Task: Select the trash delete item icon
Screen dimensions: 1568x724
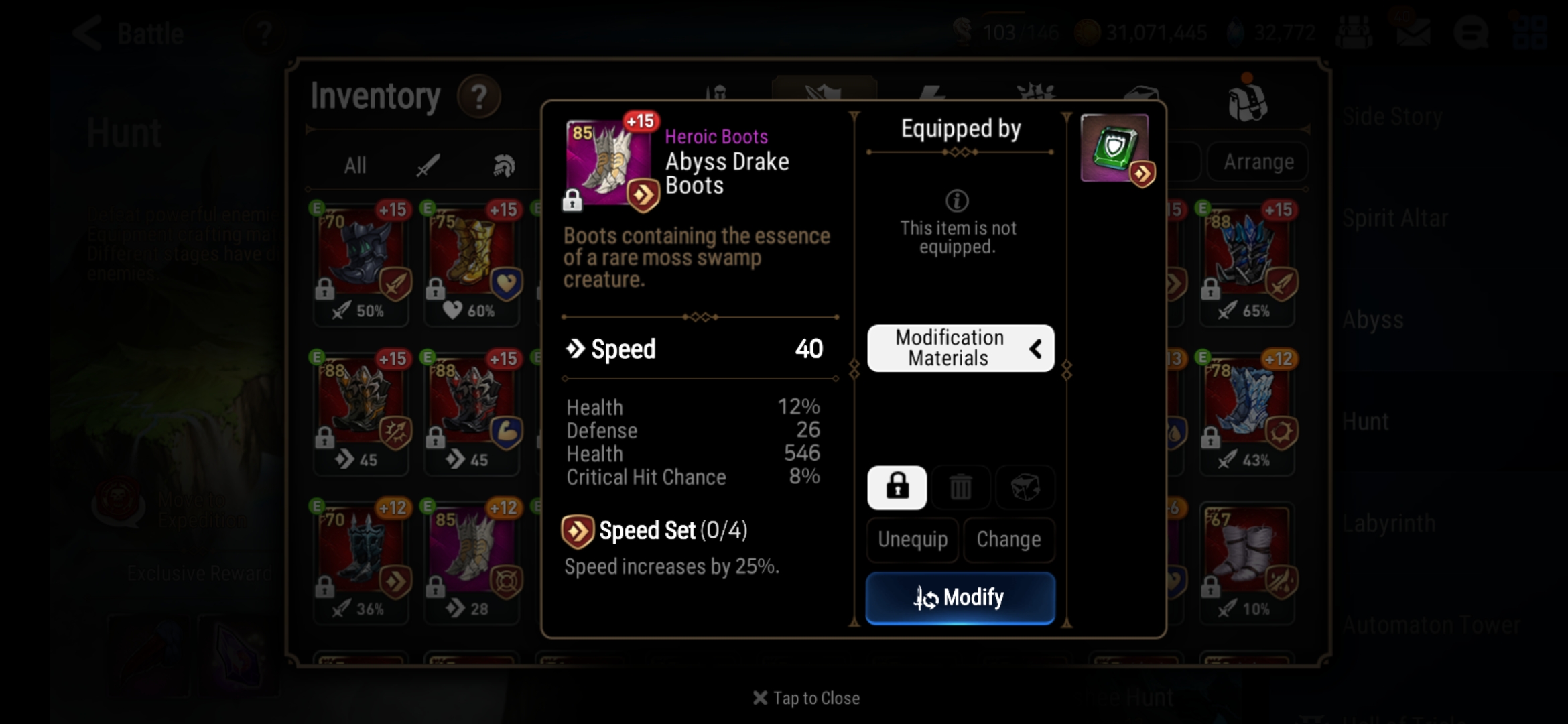Action: click(961, 487)
